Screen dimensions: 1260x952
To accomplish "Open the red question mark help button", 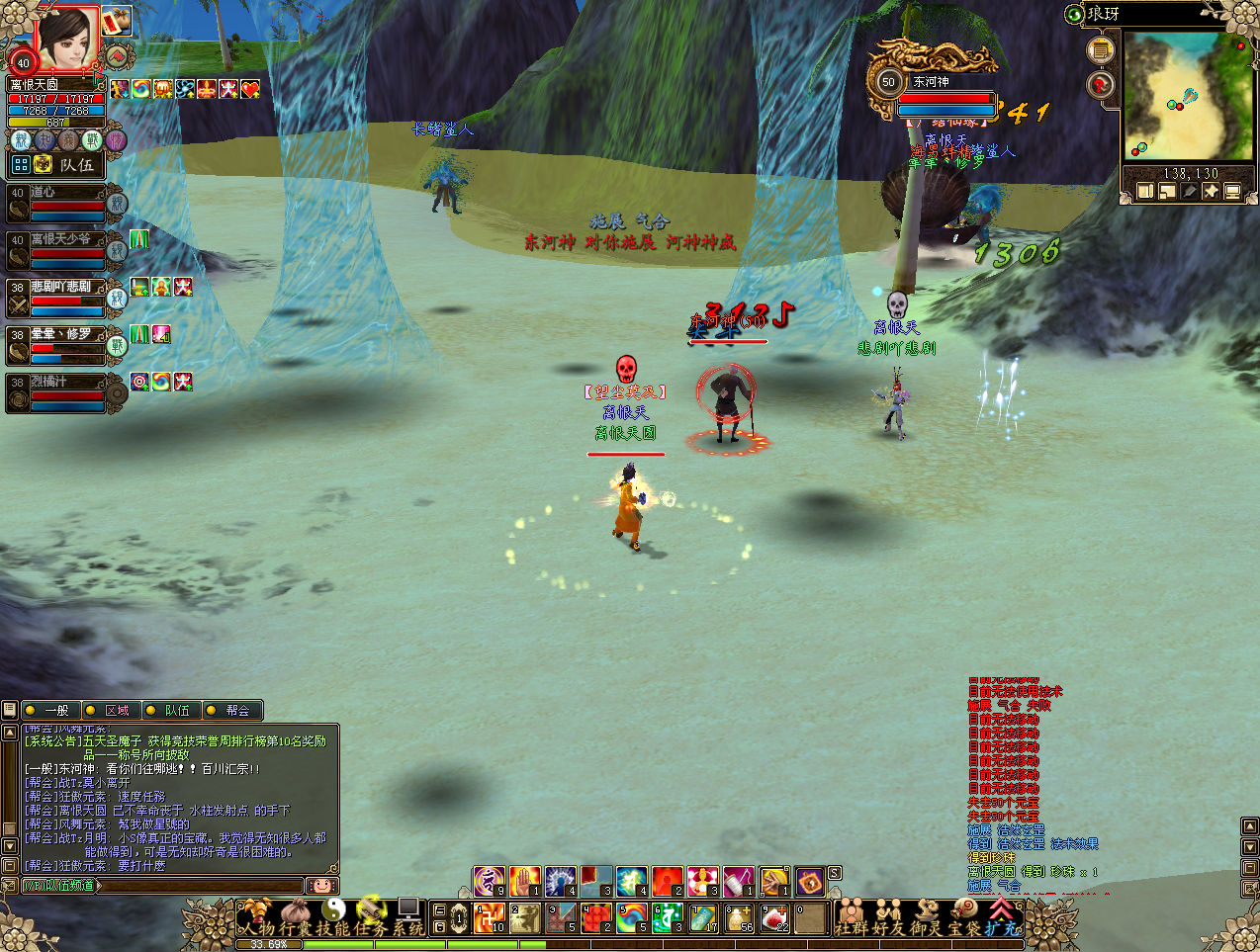I will pos(1100,85).
